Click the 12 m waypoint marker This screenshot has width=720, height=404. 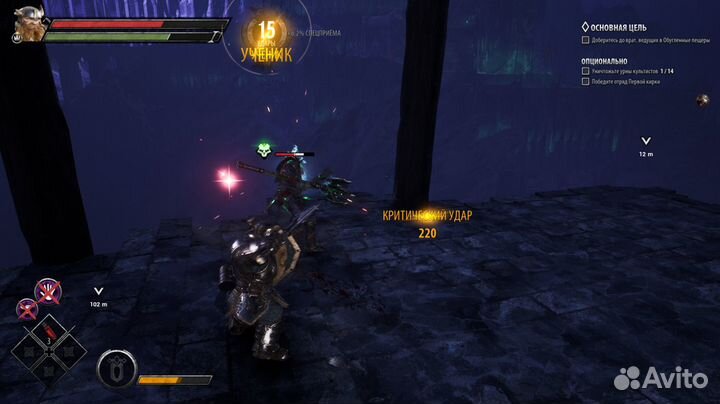[646, 142]
